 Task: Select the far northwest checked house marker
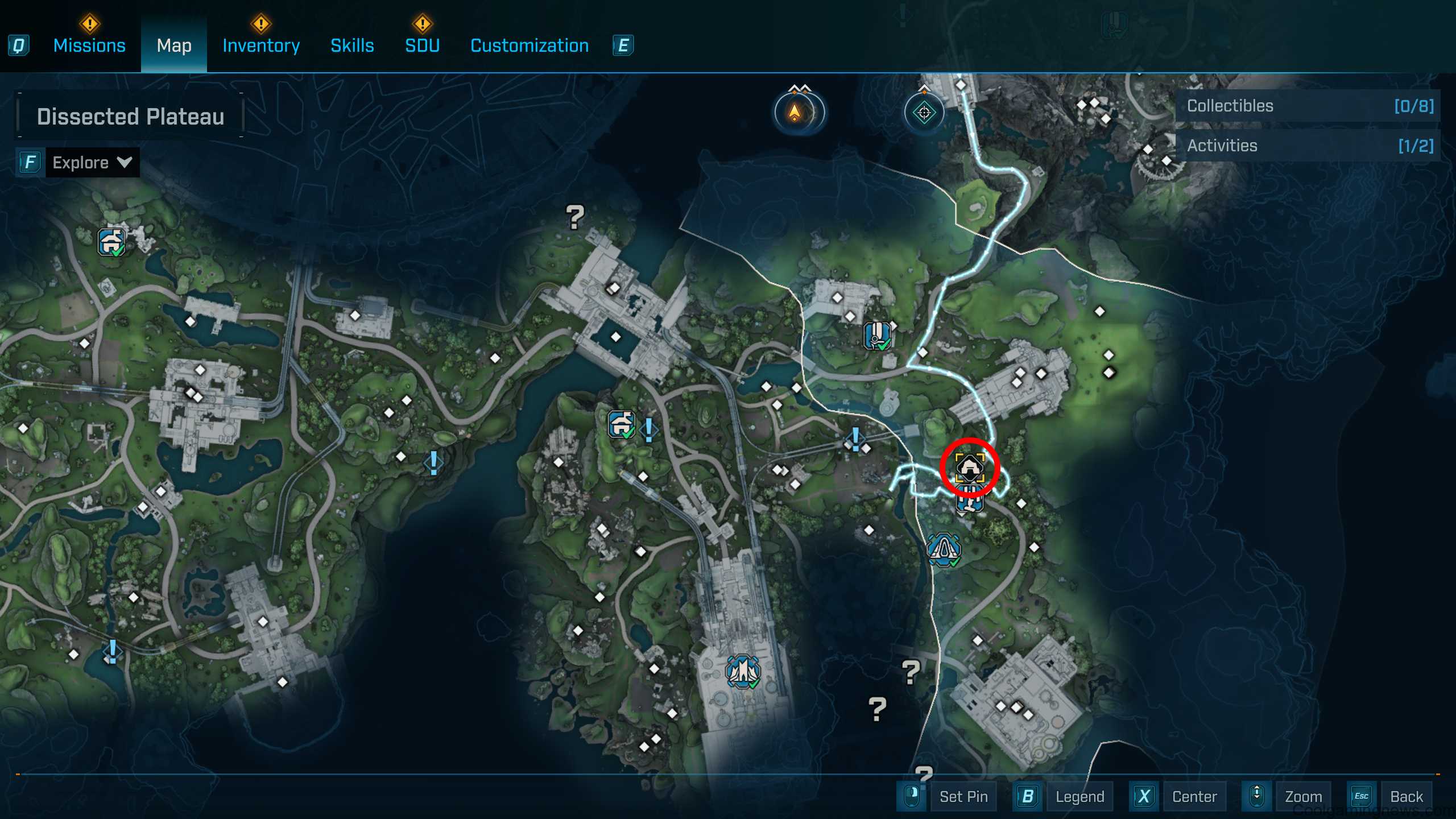(x=111, y=242)
